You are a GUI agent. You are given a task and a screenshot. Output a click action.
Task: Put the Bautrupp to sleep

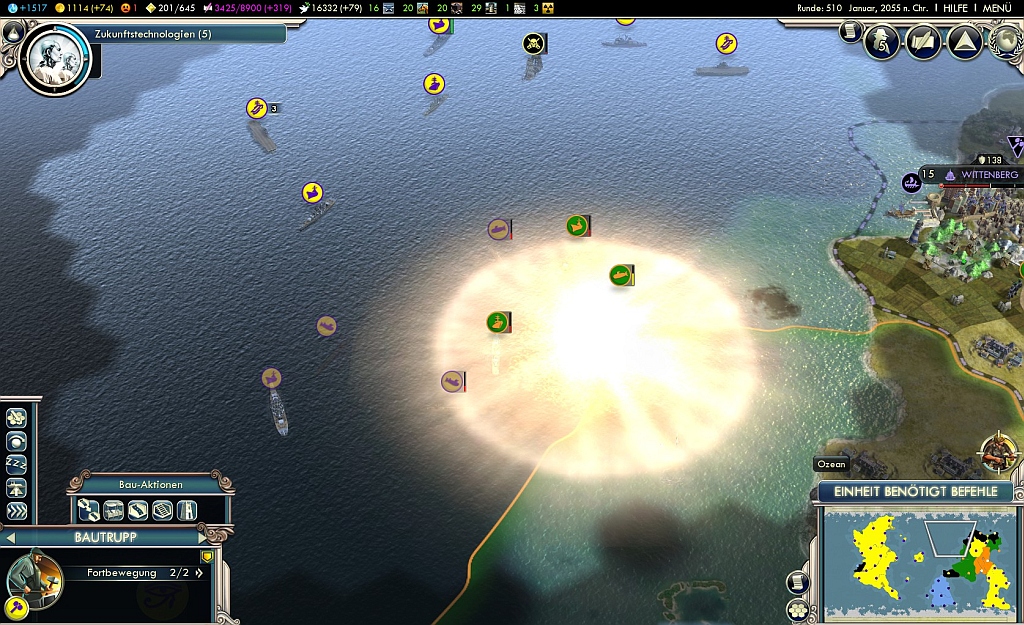[16, 464]
